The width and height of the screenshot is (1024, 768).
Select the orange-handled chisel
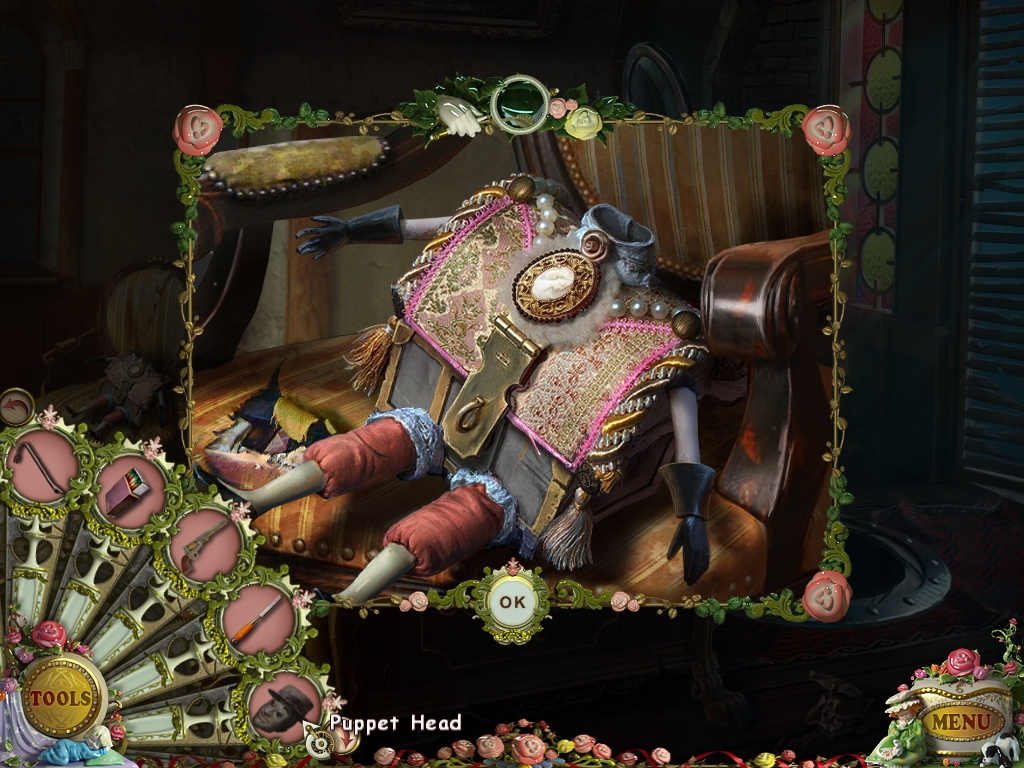point(257,616)
